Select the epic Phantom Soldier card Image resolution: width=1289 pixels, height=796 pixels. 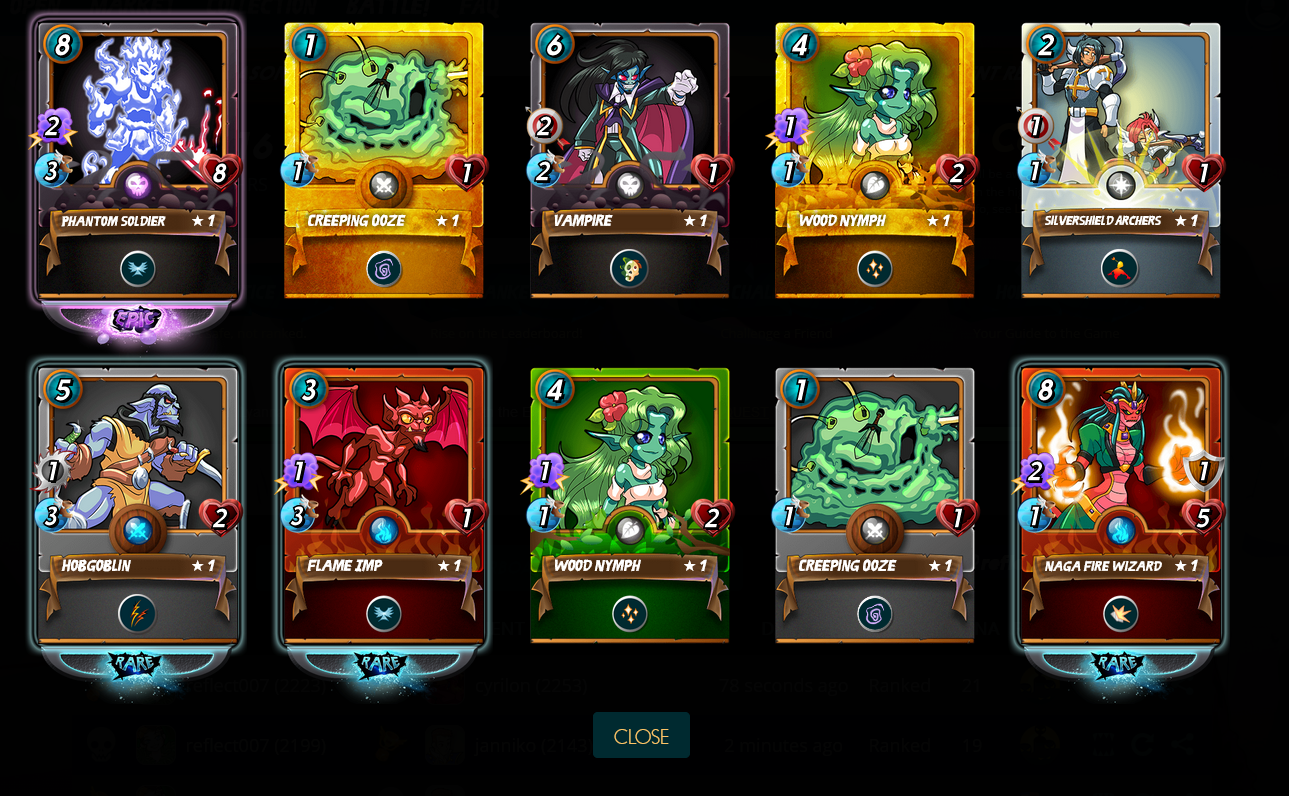coord(138,160)
